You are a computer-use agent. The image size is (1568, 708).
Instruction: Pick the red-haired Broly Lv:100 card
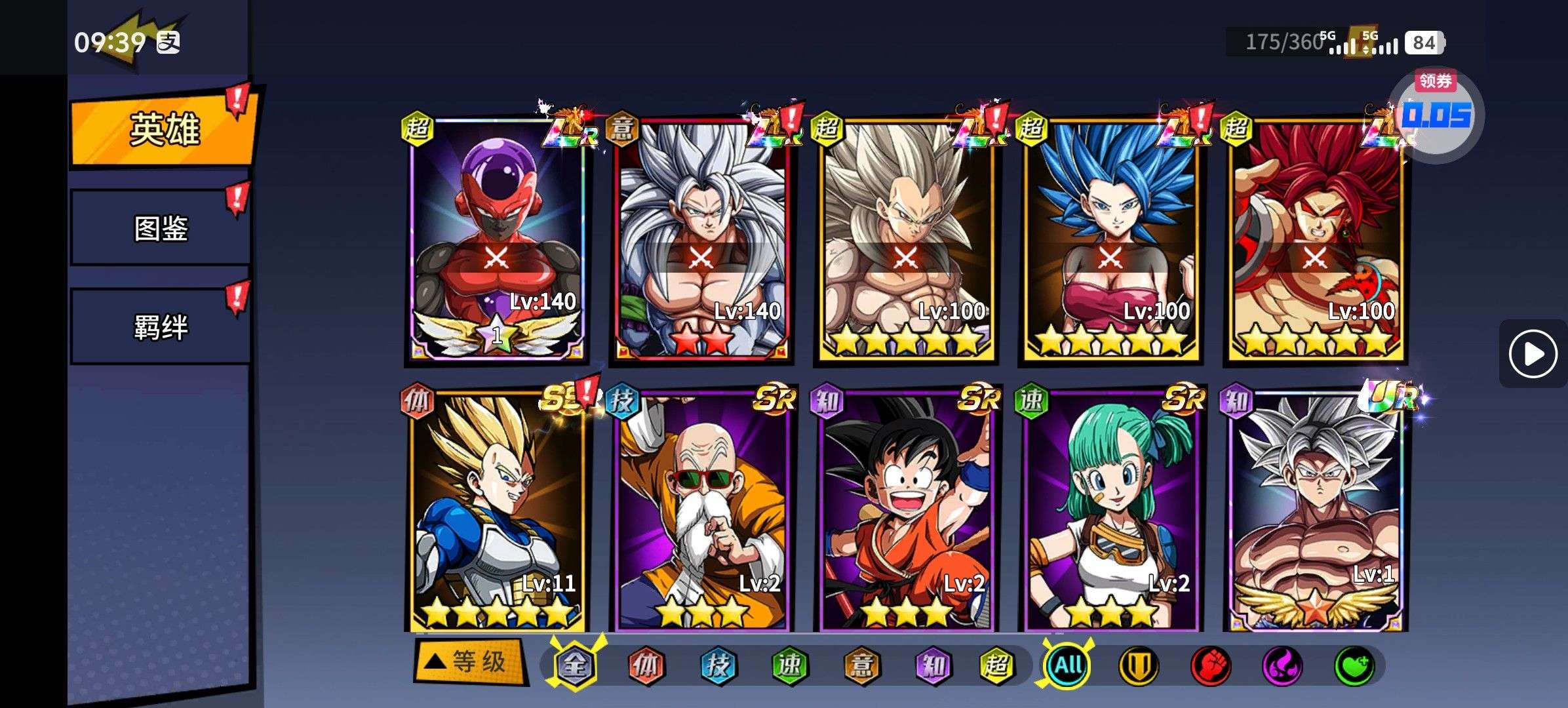tap(1314, 240)
